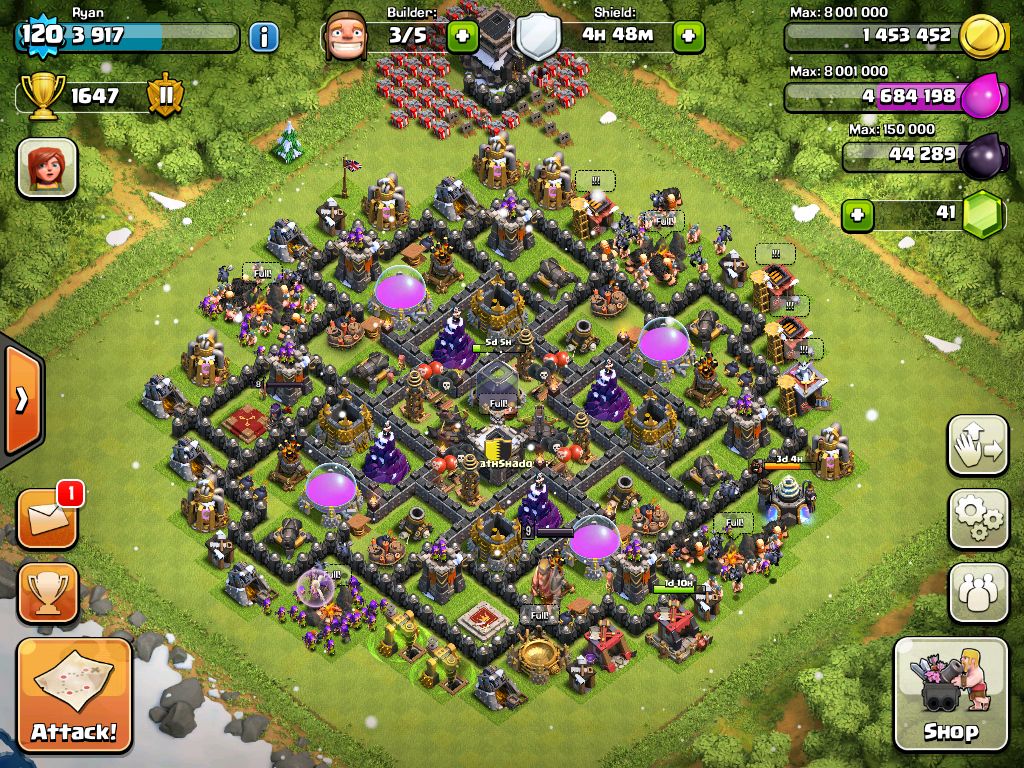
Task: Tap the gold coin resource icon
Action: click(981, 37)
